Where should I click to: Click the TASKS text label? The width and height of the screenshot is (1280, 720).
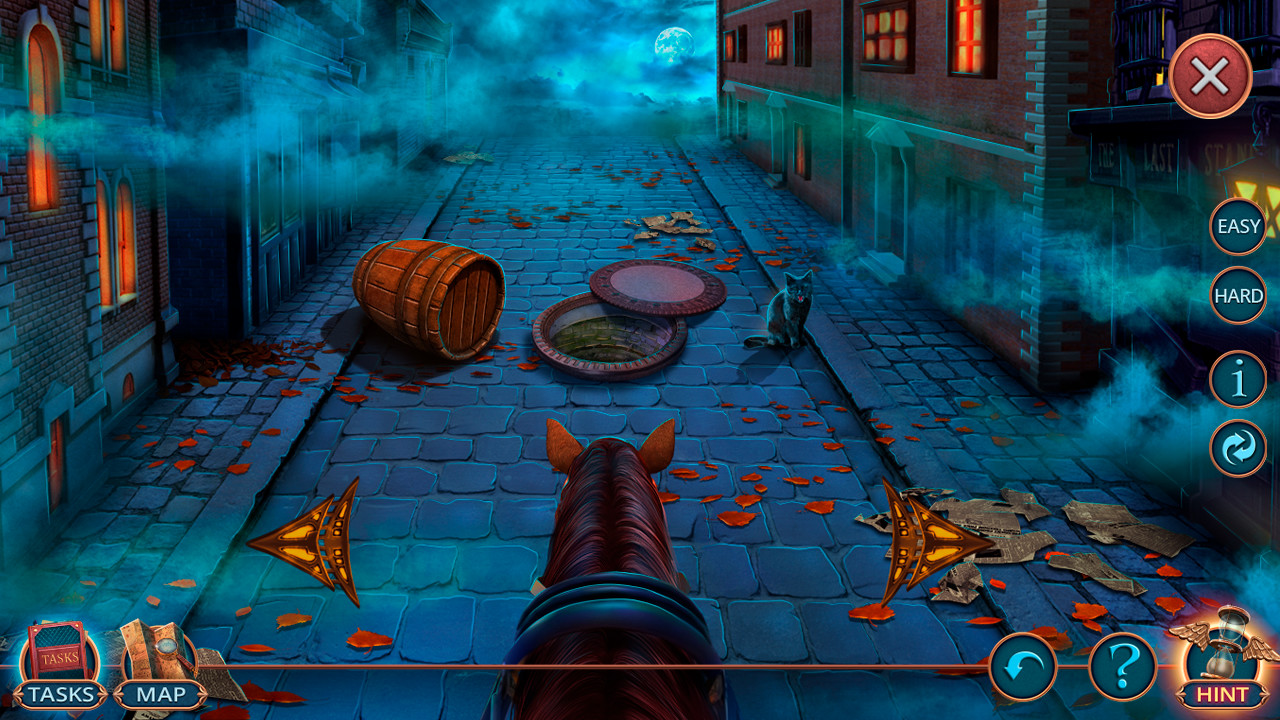coord(60,695)
